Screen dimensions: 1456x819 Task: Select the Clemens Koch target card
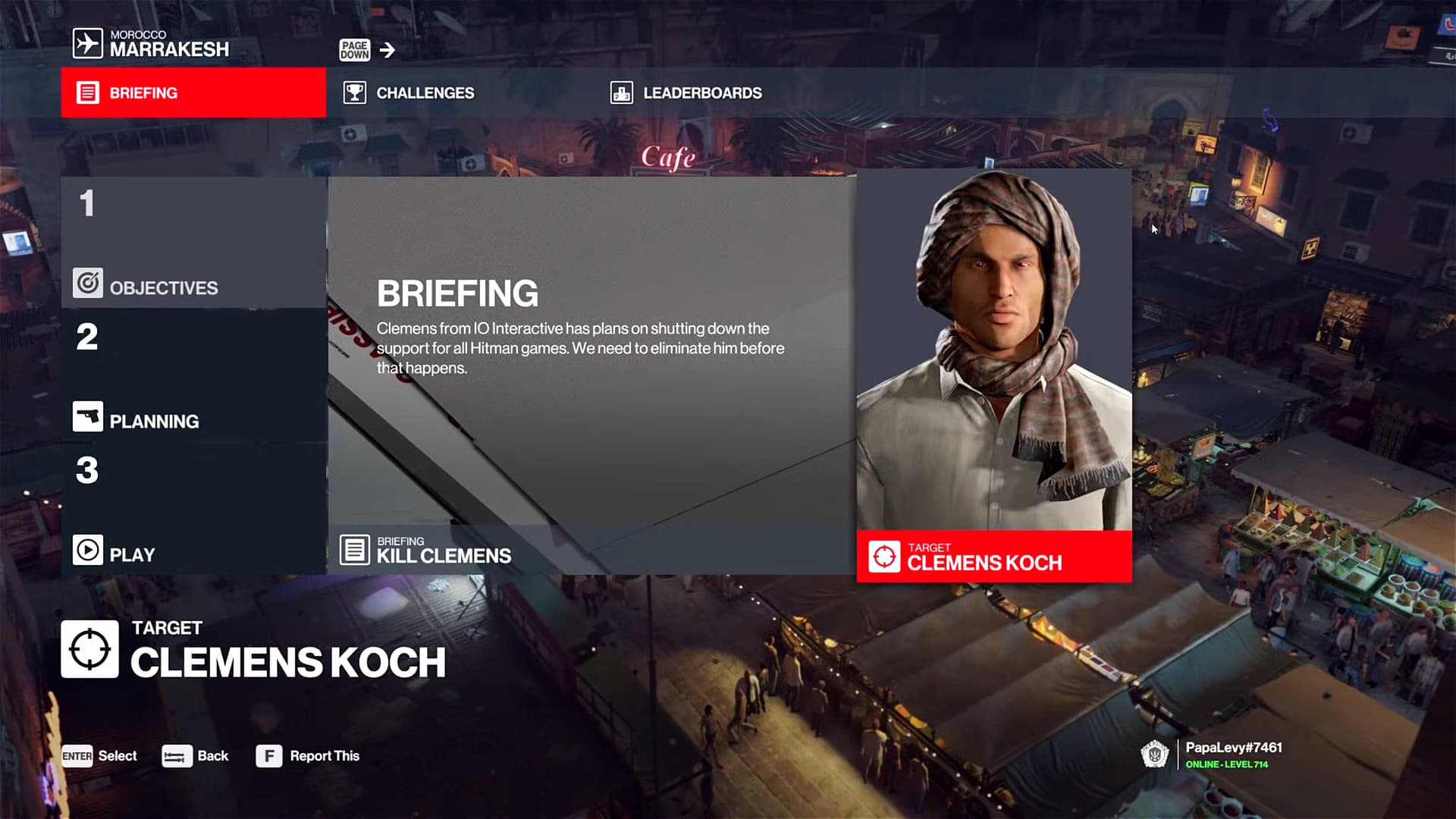click(x=993, y=375)
